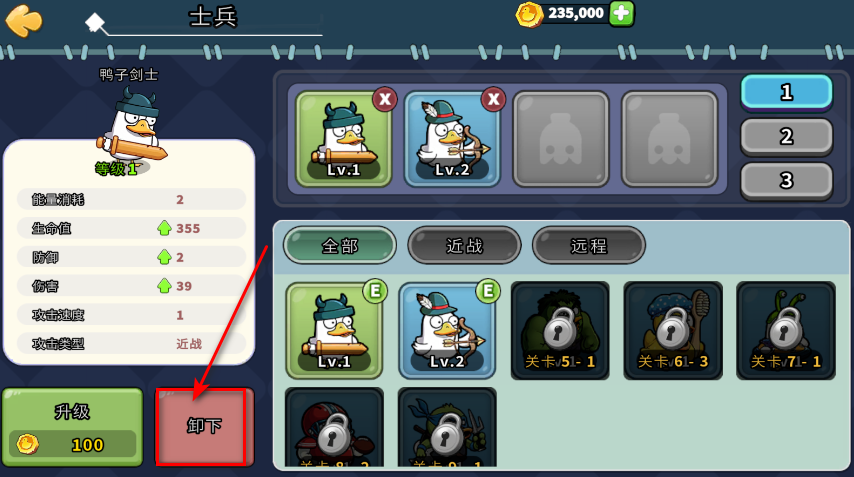This screenshot has height=477, width=854.
Task: Remove the archer duck from the team
Action: point(493,99)
